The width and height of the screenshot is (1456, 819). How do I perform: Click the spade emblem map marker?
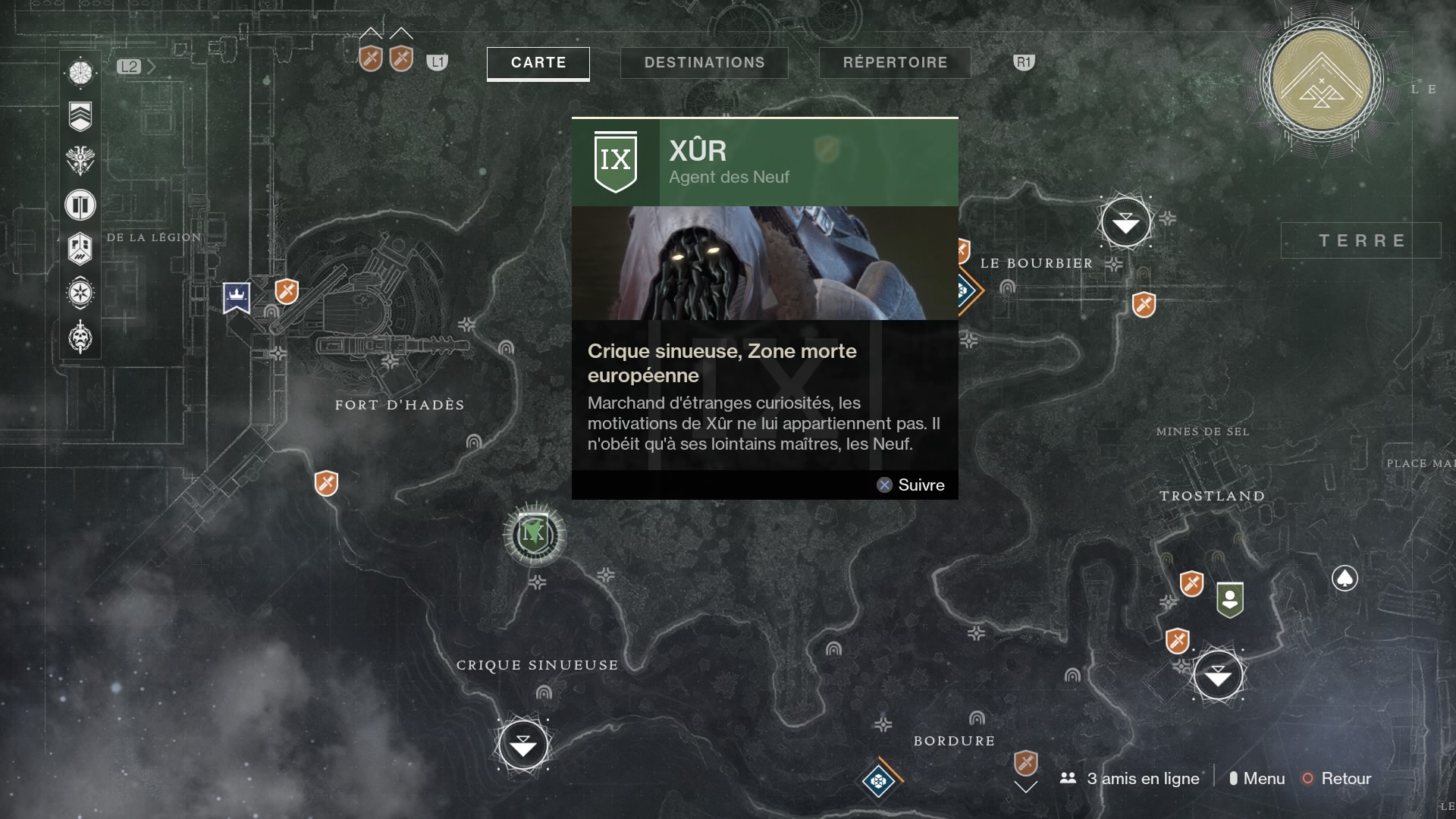[x=1345, y=579]
